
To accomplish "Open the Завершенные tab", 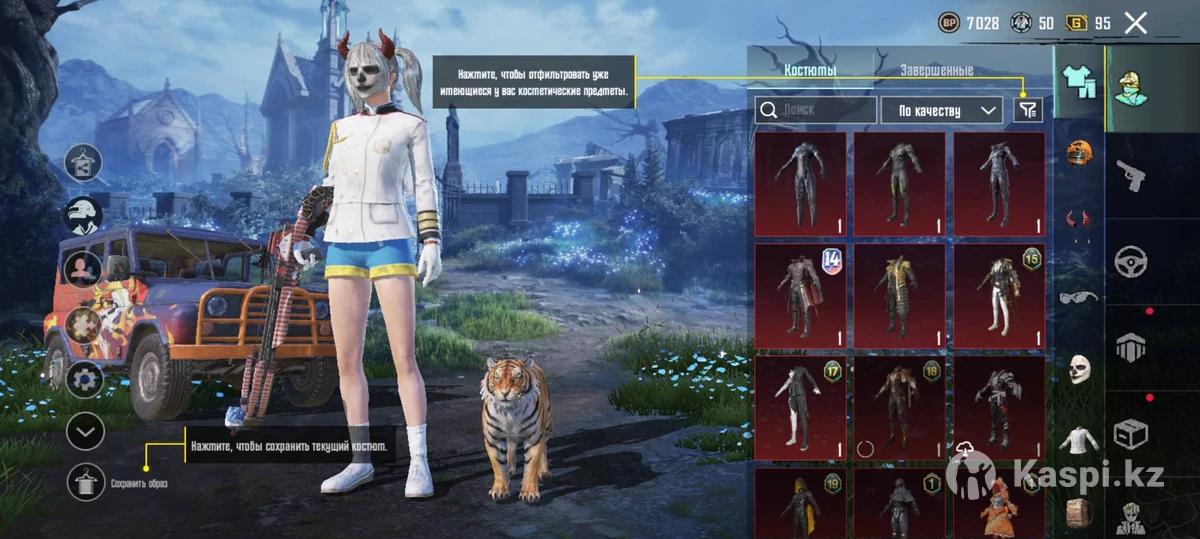I will (x=936, y=70).
